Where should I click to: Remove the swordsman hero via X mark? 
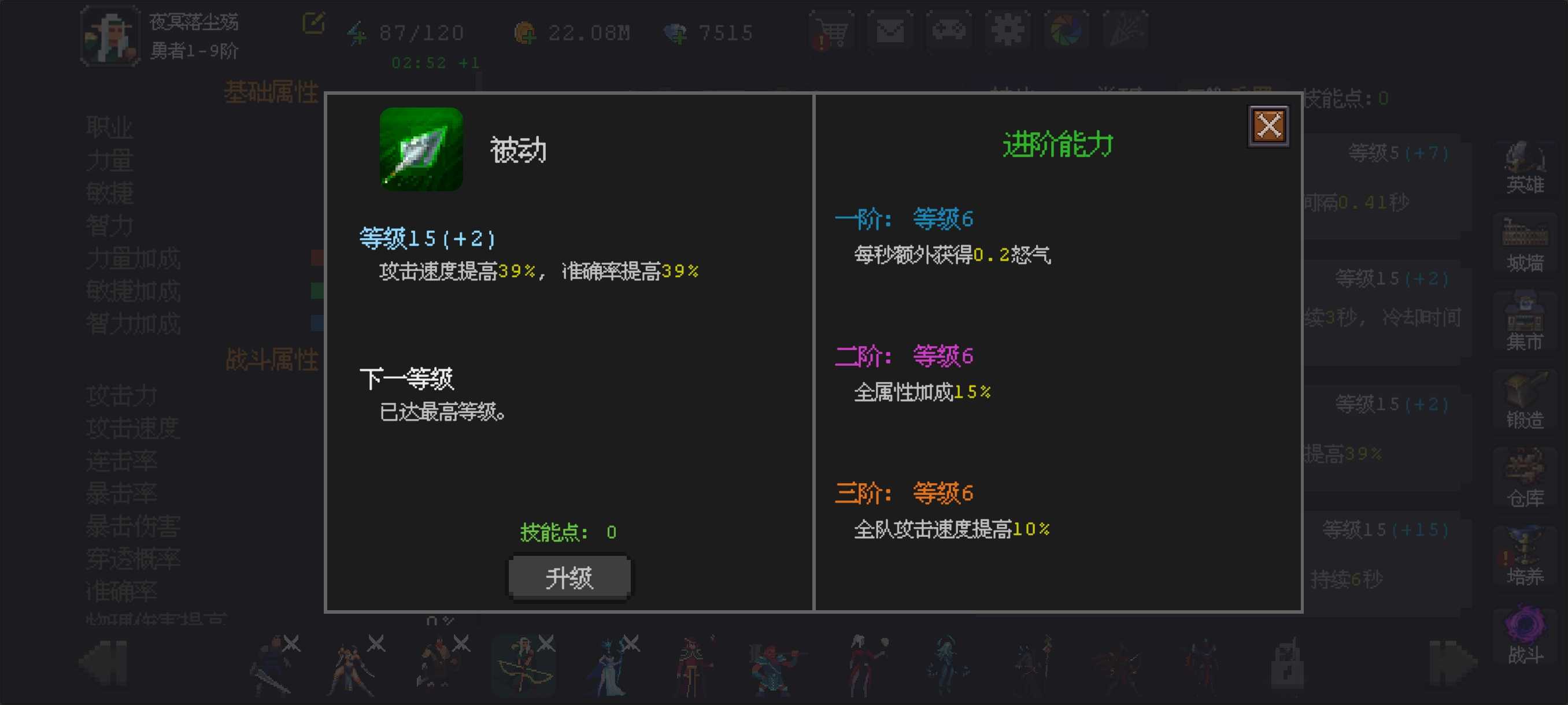(x=291, y=642)
